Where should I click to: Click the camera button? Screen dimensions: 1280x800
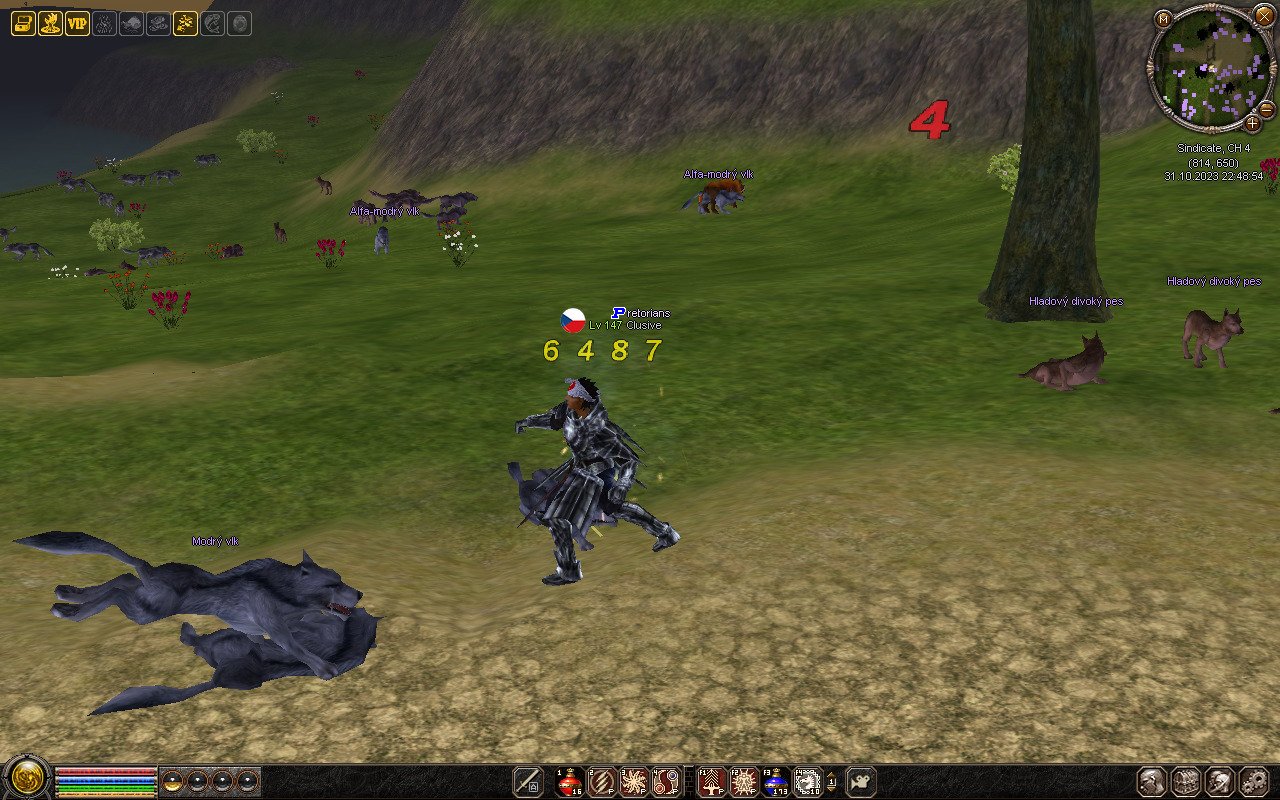tap(861, 782)
